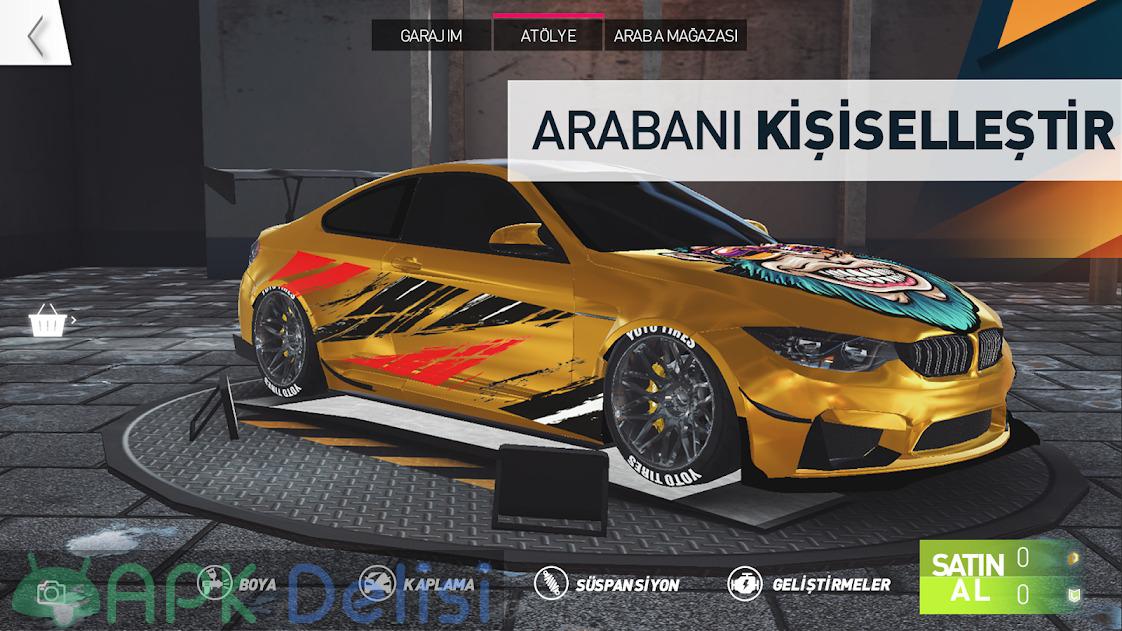The image size is (1122, 631).
Task: Open Süspansiyon settings
Action: click(607, 584)
